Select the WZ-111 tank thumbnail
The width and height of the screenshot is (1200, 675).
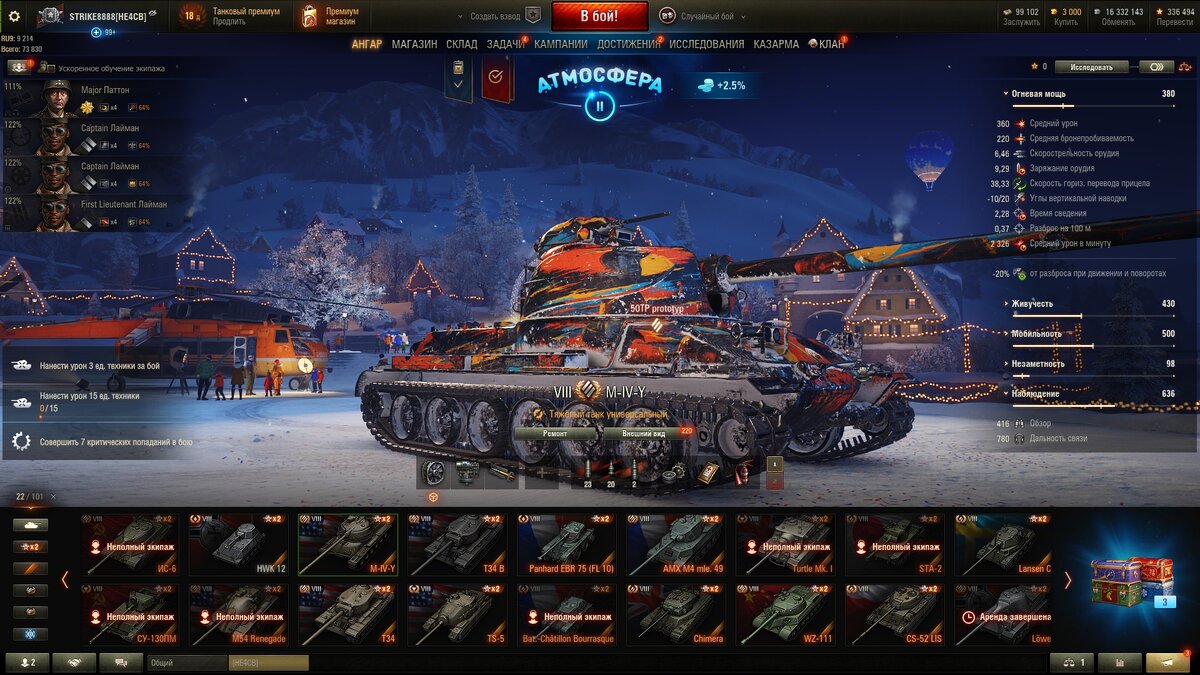tap(786, 615)
